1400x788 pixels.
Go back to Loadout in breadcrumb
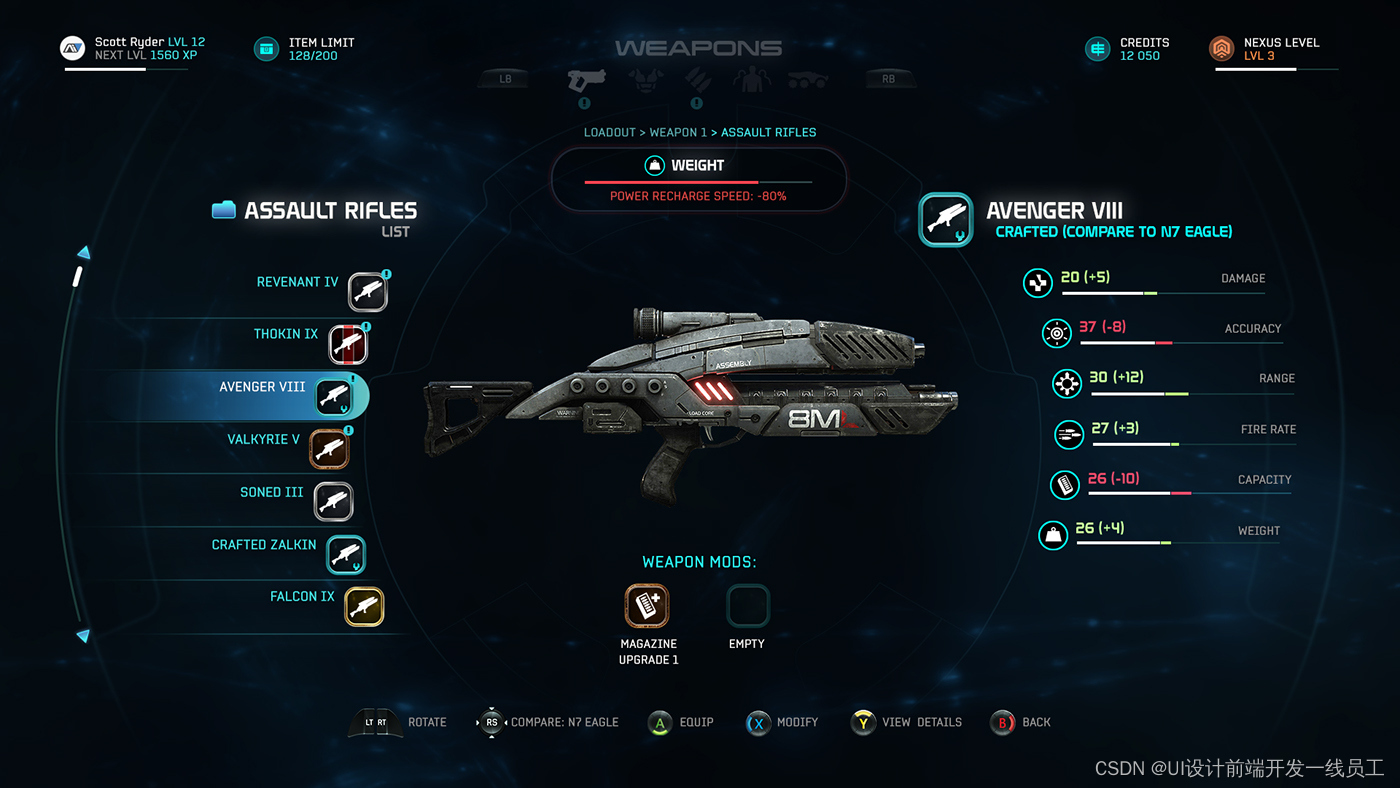pyautogui.click(x=609, y=132)
